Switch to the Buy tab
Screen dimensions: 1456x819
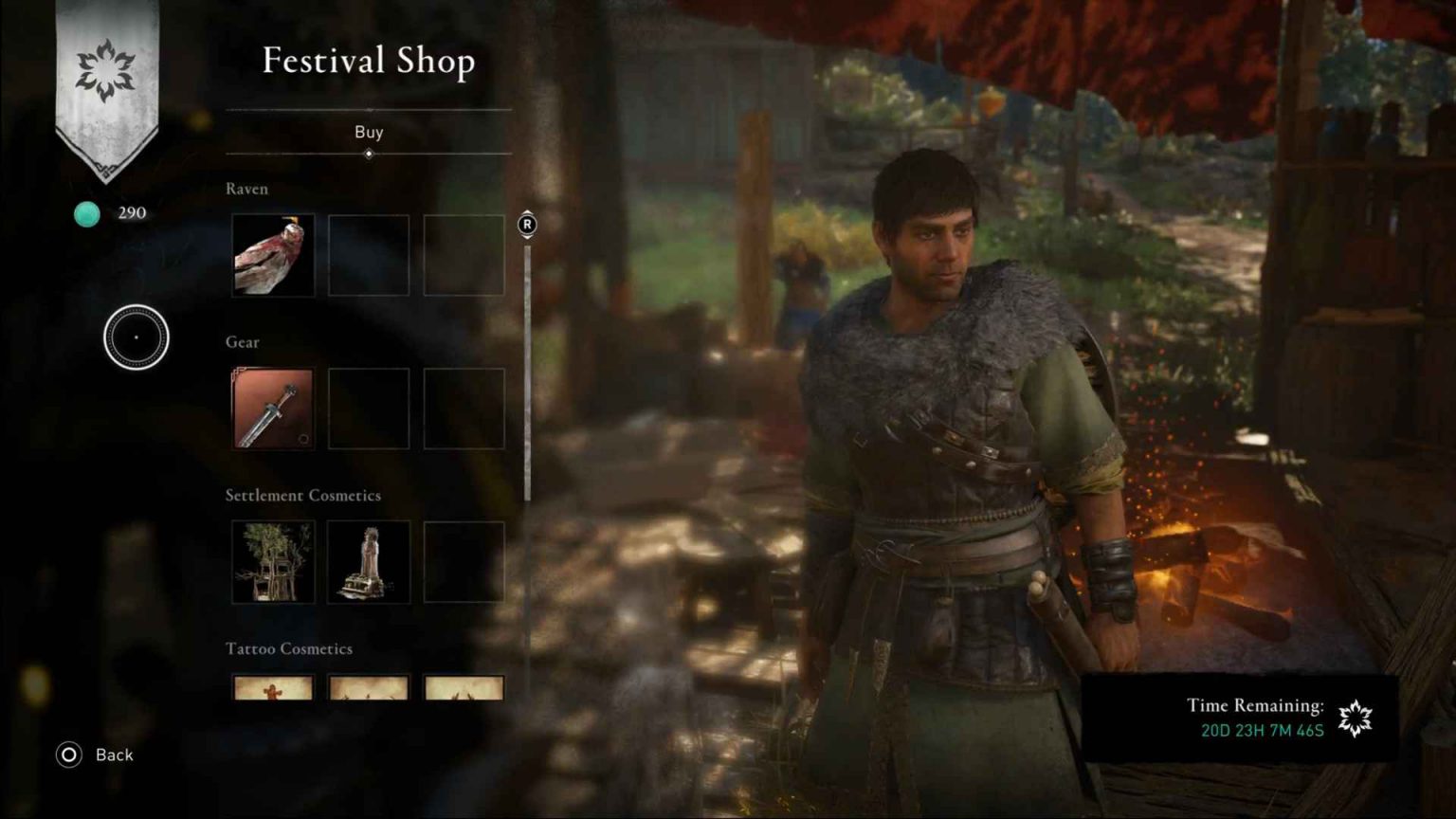(x=370, y=132)
